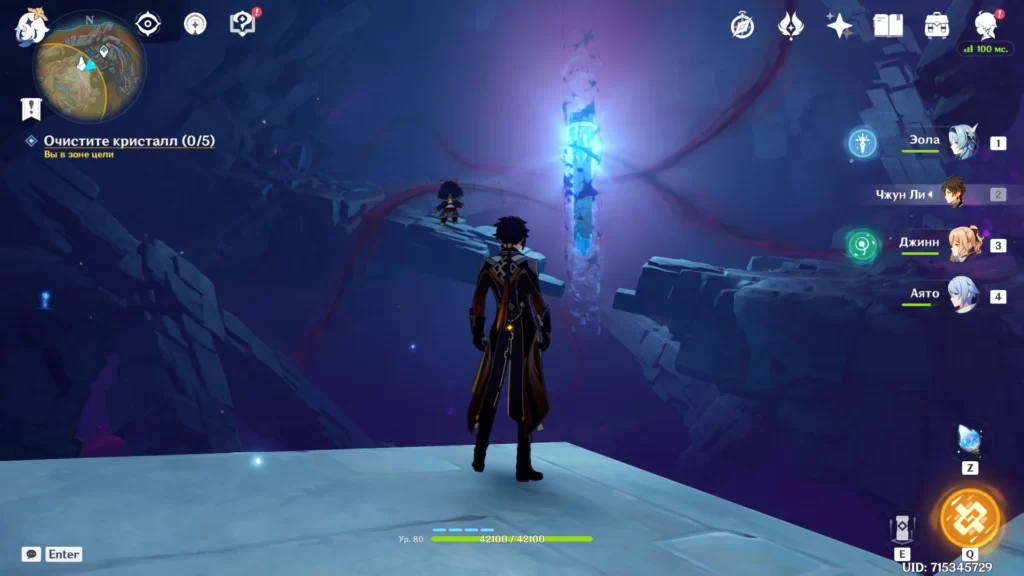The width and height of the screenshot is (1024, 576).
Task: Open the inventory backpack
Action: [937, 26]
